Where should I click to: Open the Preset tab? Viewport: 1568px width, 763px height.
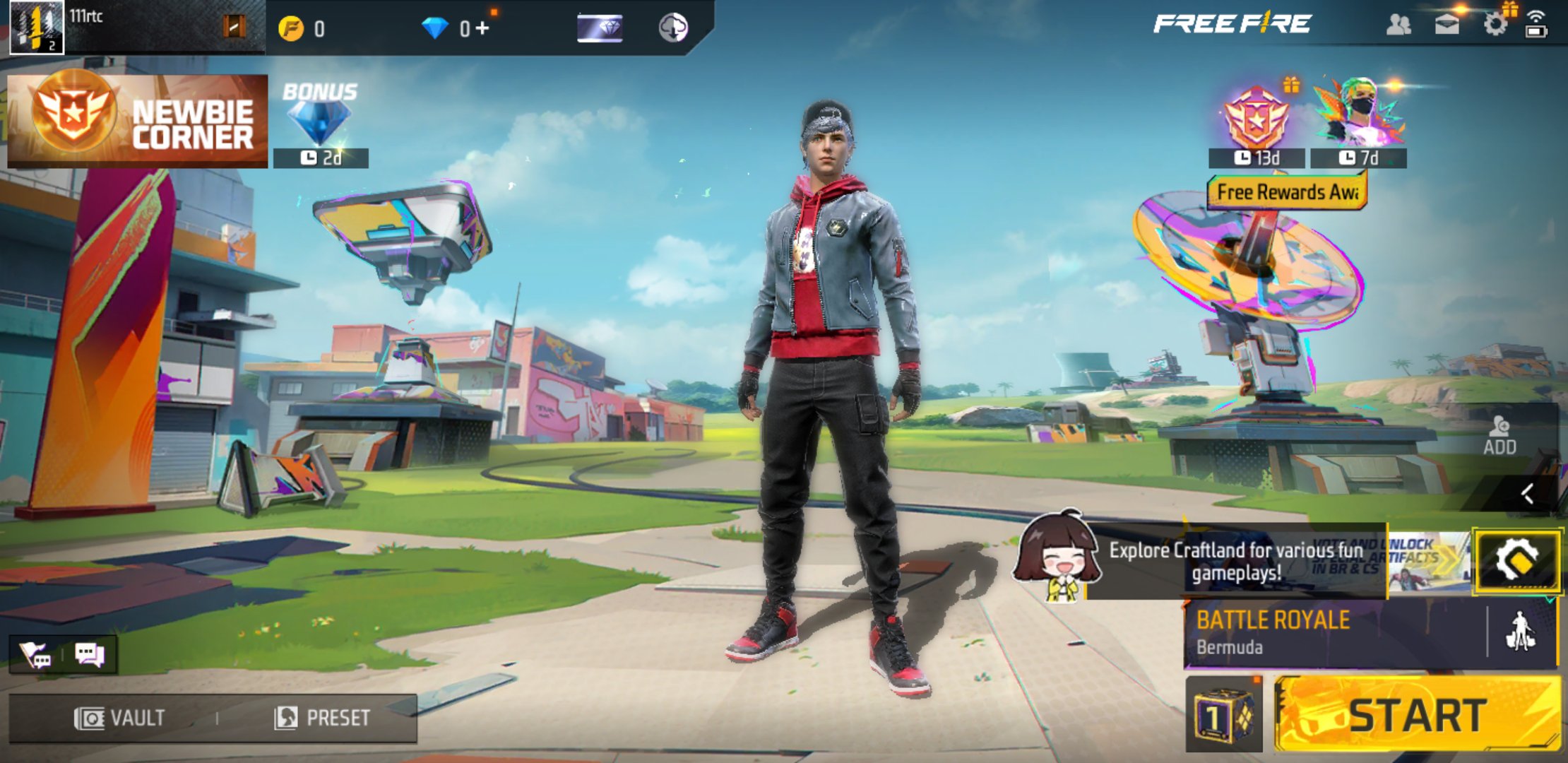tap(321, 716)
